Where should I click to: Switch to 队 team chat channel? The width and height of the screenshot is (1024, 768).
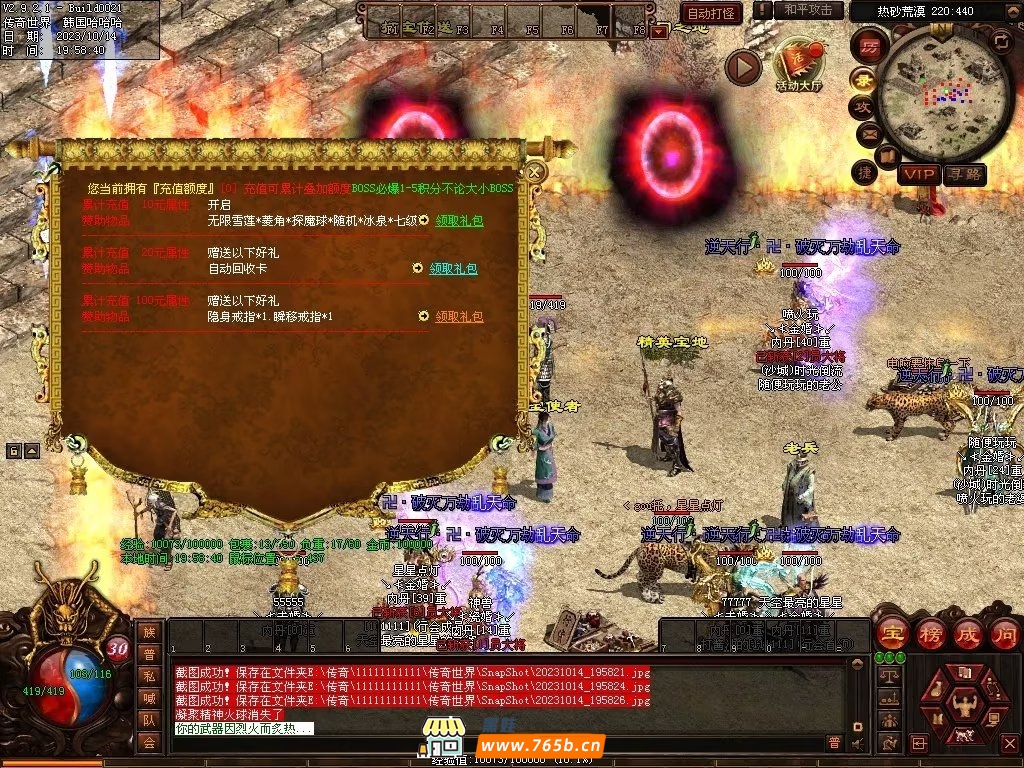tap(149, 719)
